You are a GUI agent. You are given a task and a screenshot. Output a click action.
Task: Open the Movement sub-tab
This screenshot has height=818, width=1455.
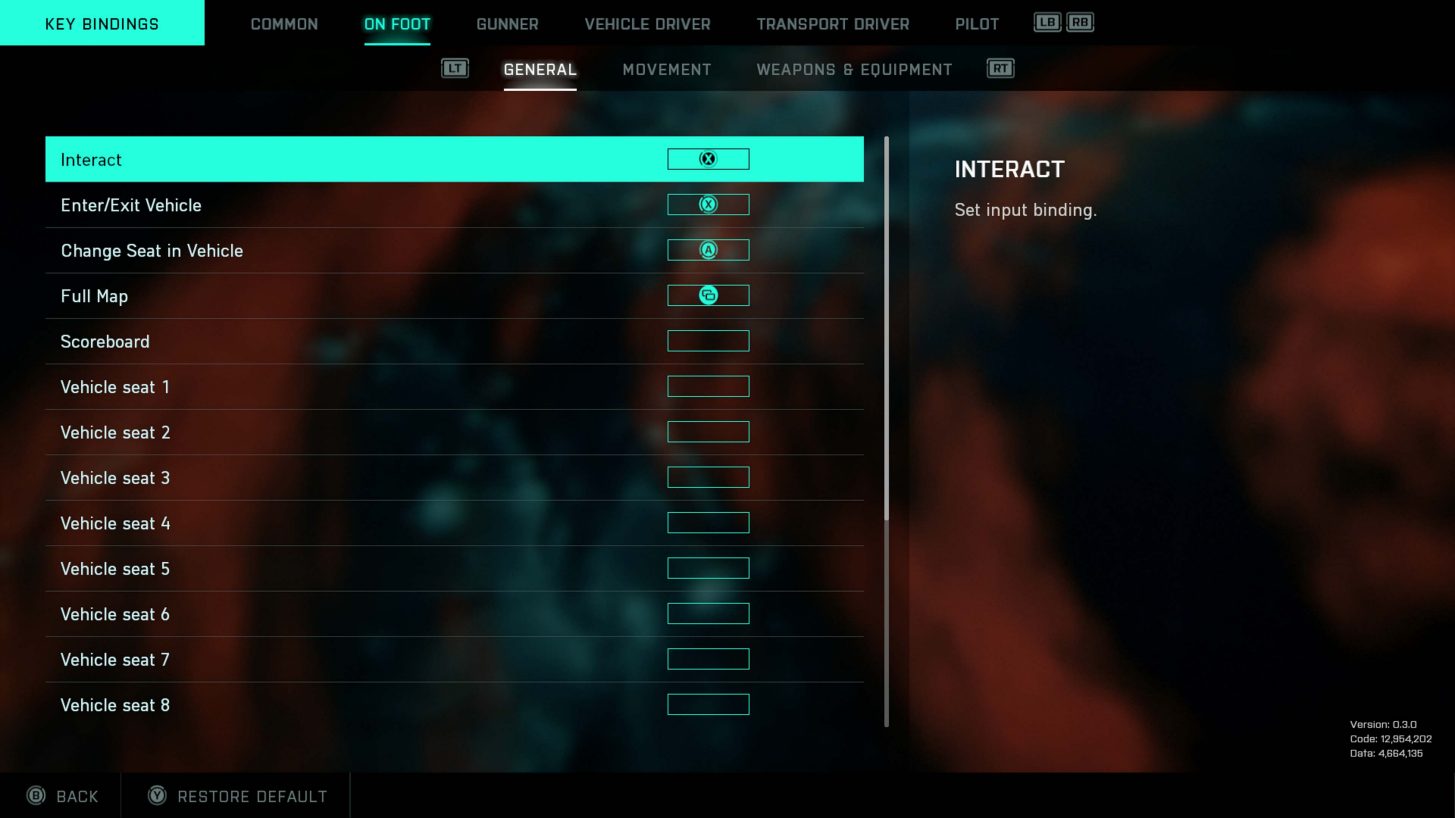tap(666, 69)
